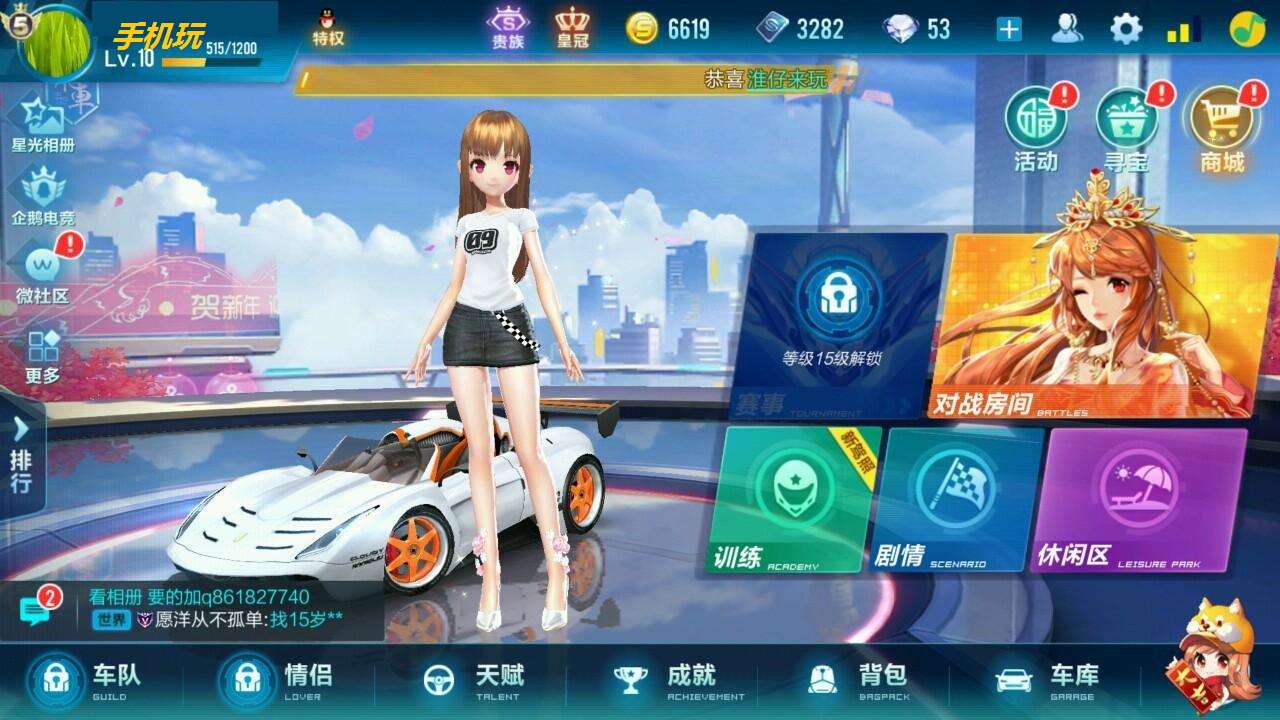
Task: Open the 天赋 talent icon
Action: (x=470, y=678)
